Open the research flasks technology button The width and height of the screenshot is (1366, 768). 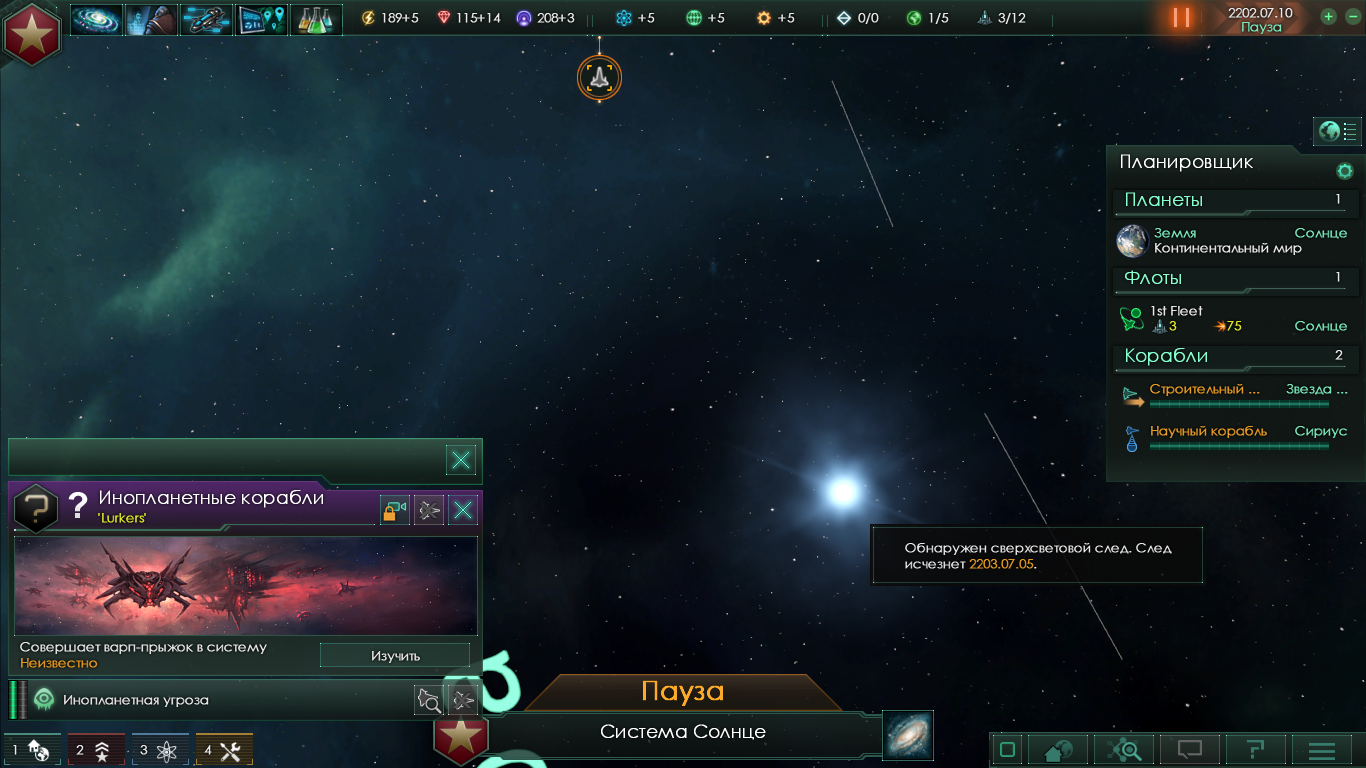pyautogui.click(x=316, y=19)
